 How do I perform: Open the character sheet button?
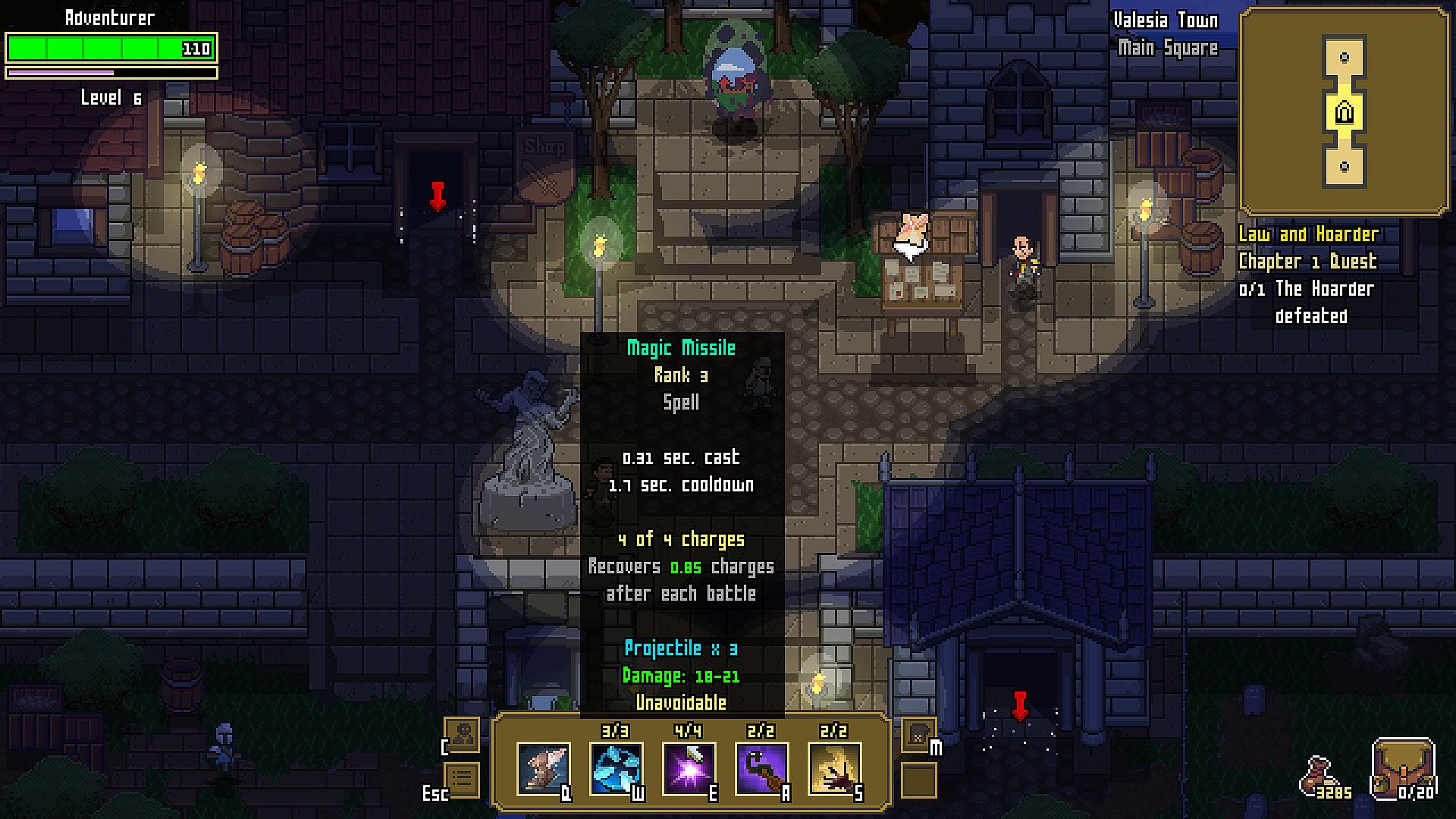point(462,735)
